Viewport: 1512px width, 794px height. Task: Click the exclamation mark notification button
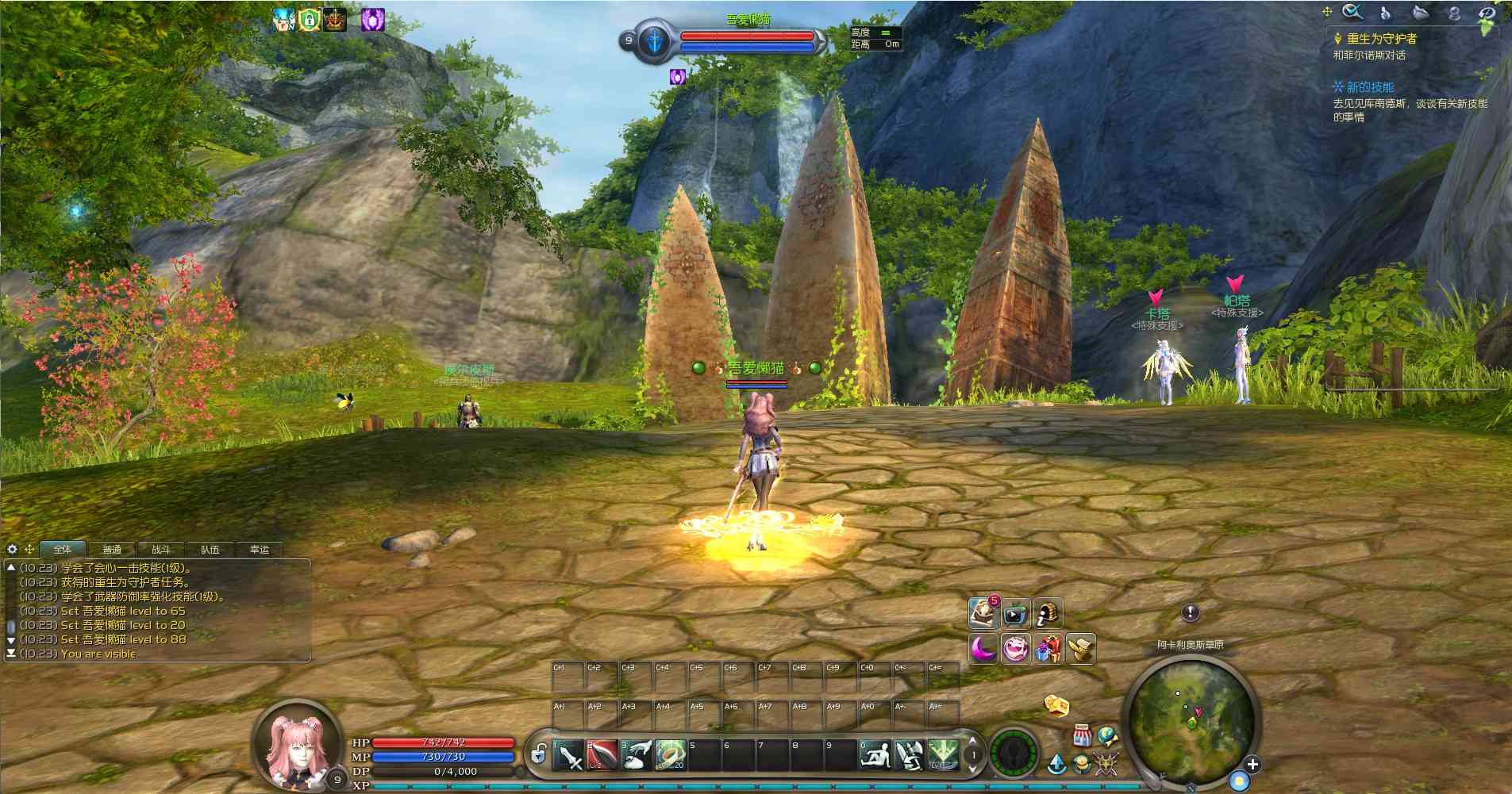click(x=1190, y=612)
